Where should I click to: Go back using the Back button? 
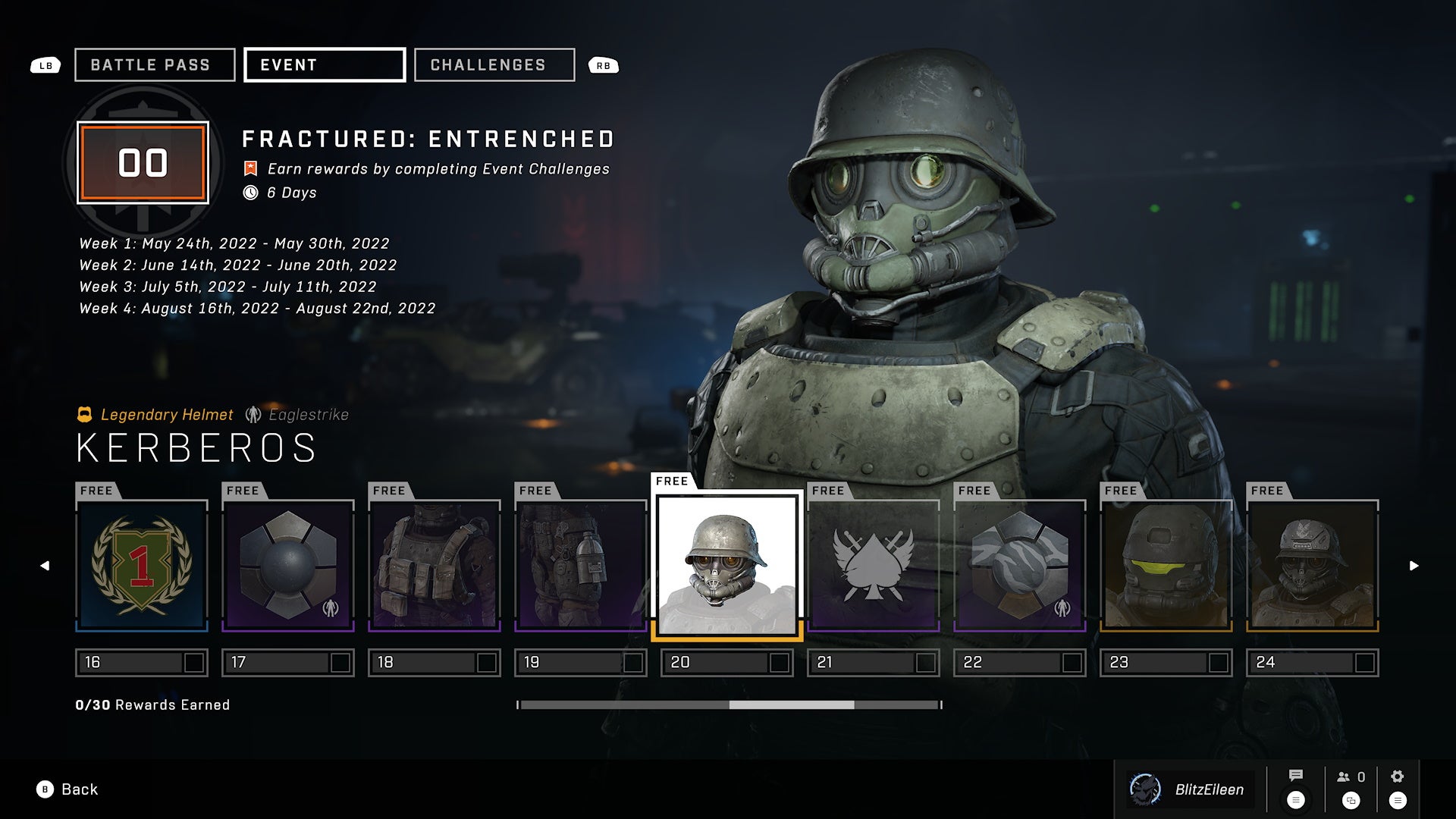68,789
